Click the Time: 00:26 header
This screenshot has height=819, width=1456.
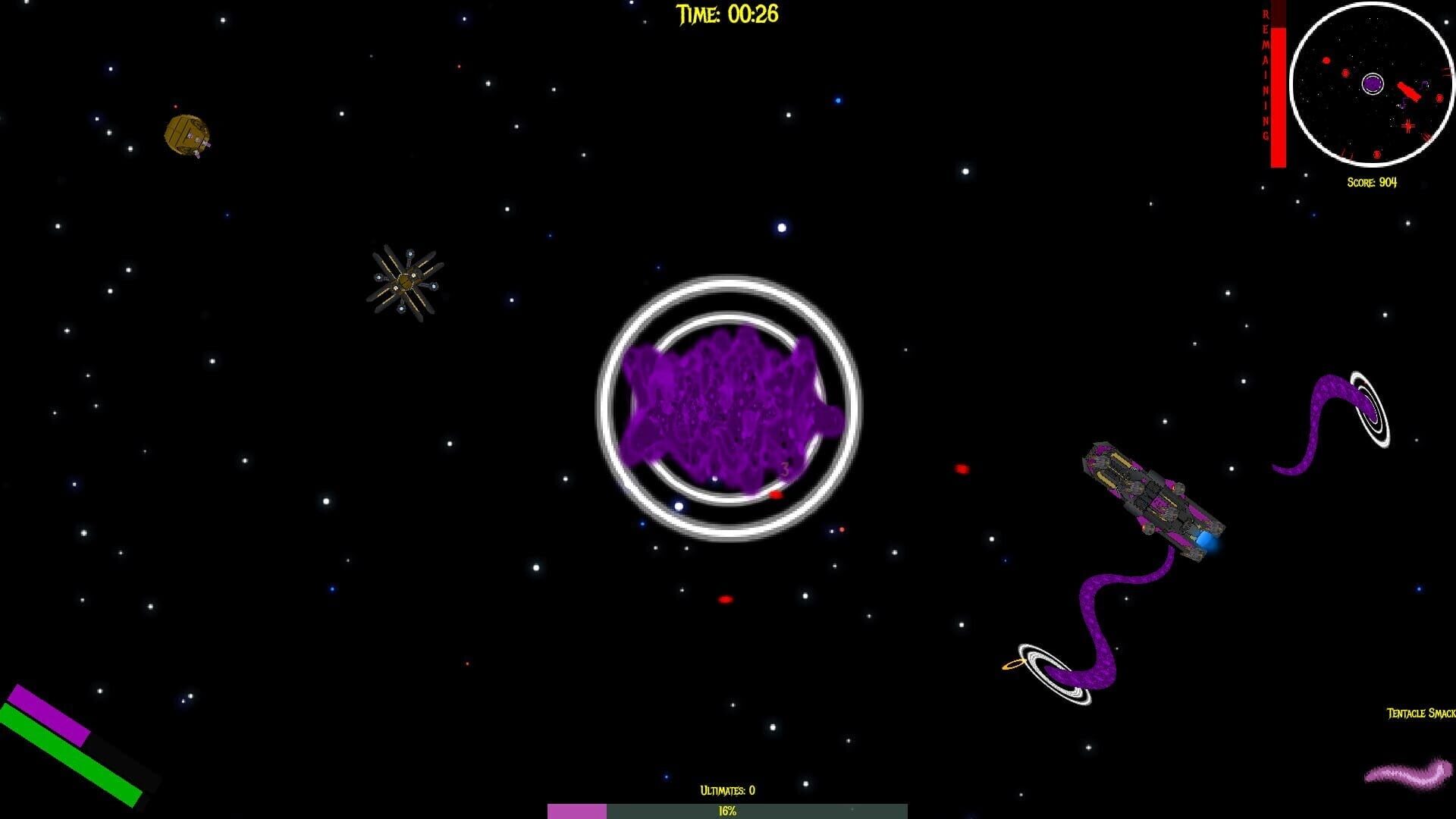(x=726, y=14)
